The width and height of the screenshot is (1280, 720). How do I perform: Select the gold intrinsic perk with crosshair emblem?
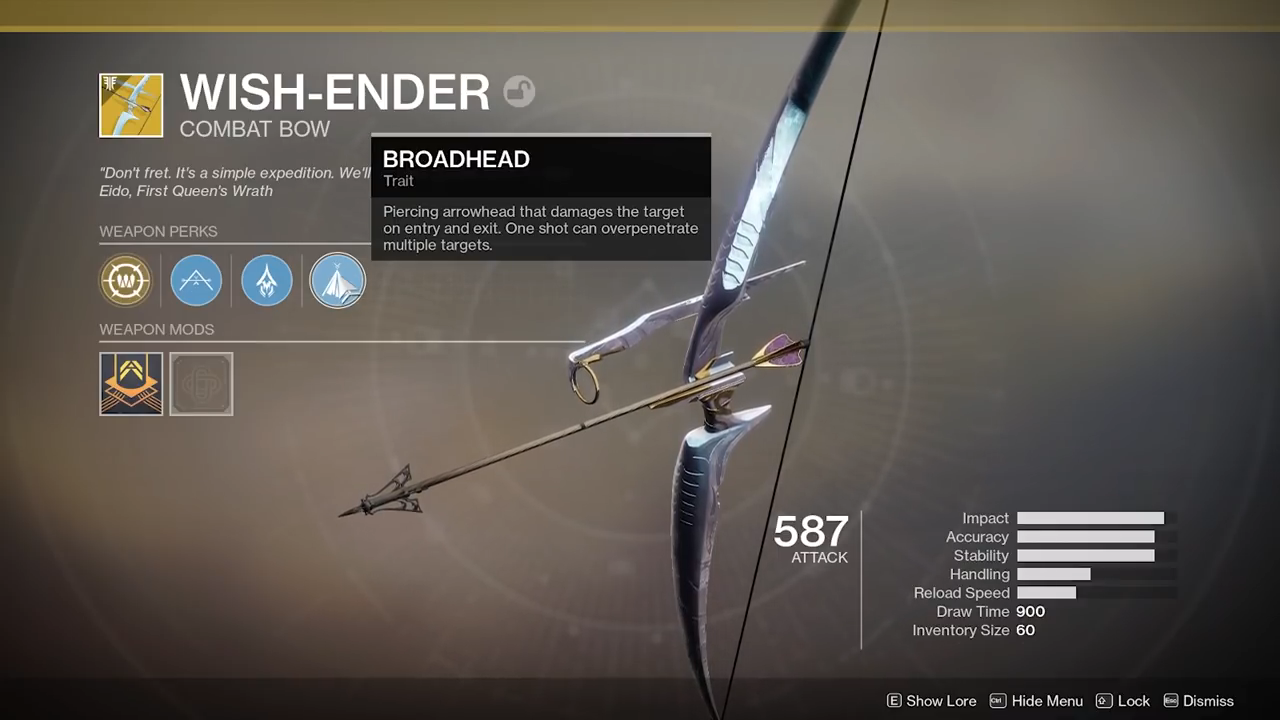point(125,281)
